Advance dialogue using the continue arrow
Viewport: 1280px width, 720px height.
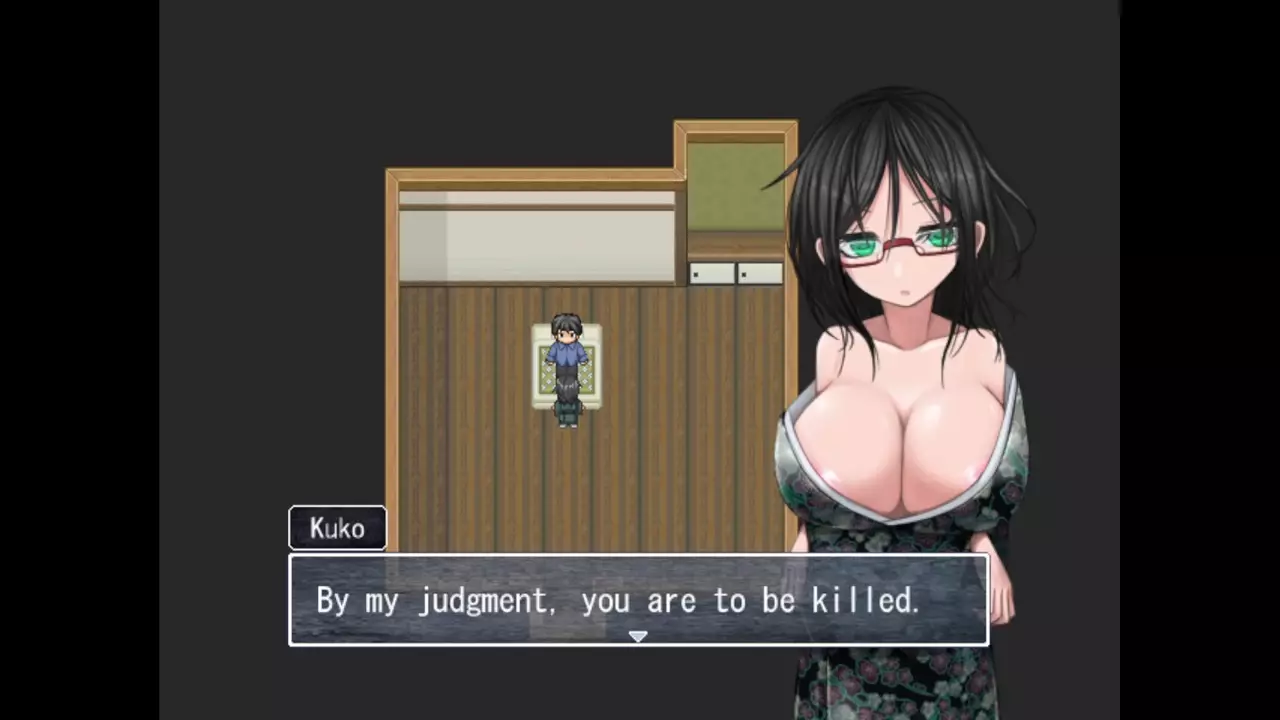click(x=638, y=636)
